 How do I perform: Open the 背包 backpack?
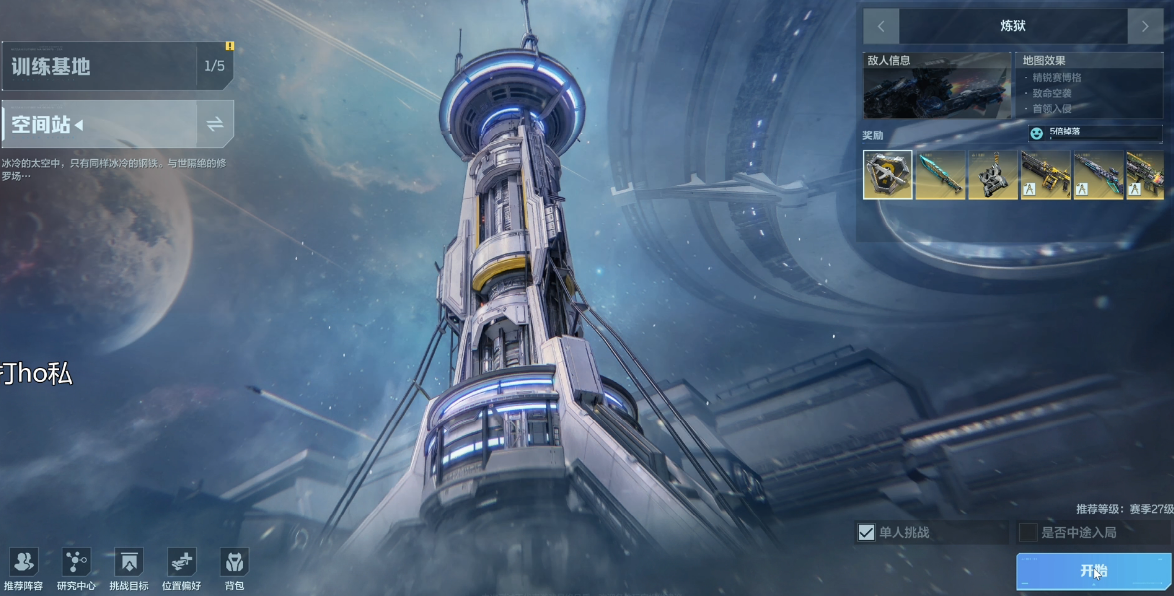tap(234, 569)
